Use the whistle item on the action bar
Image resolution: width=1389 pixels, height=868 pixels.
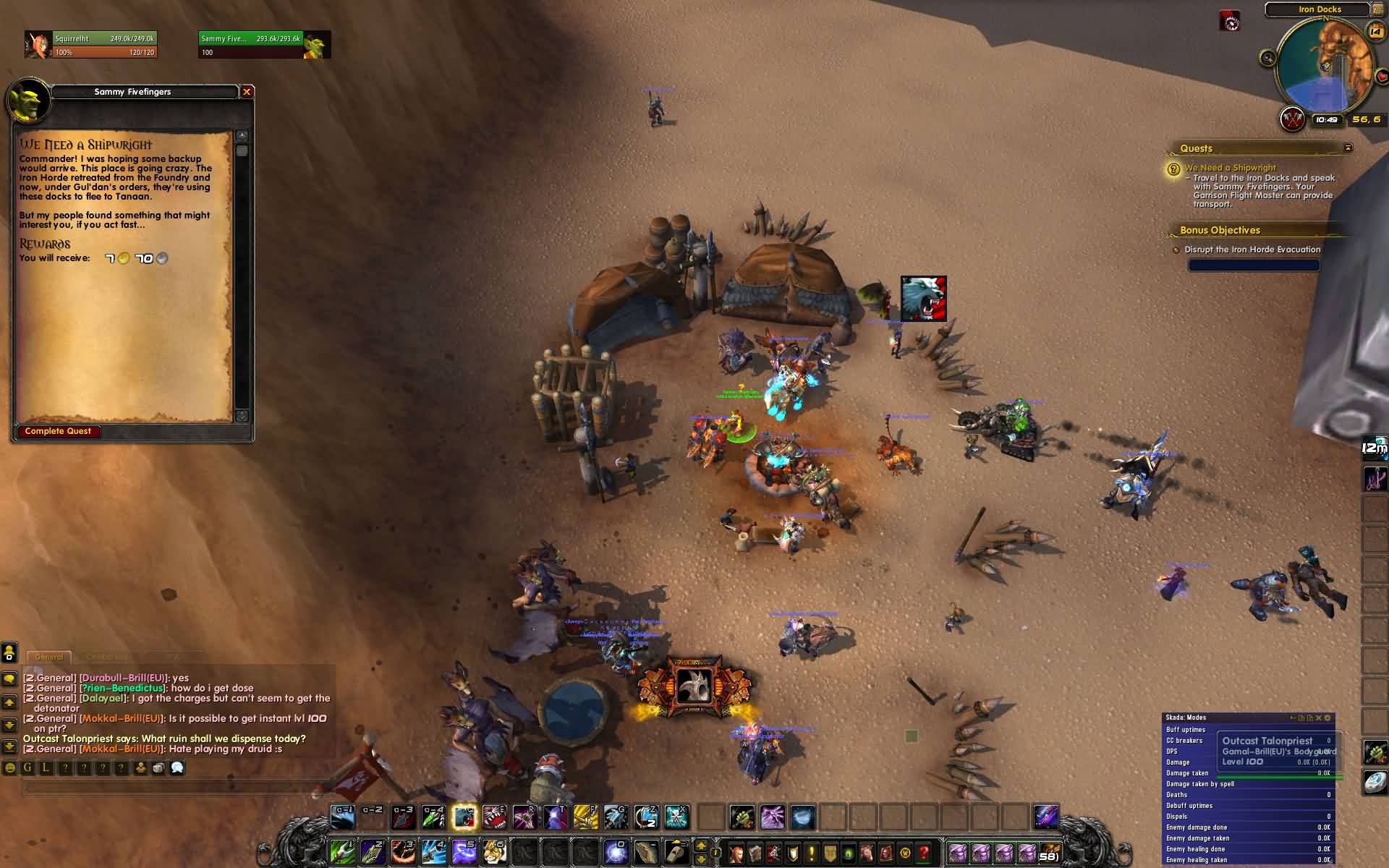click(676, 851)
